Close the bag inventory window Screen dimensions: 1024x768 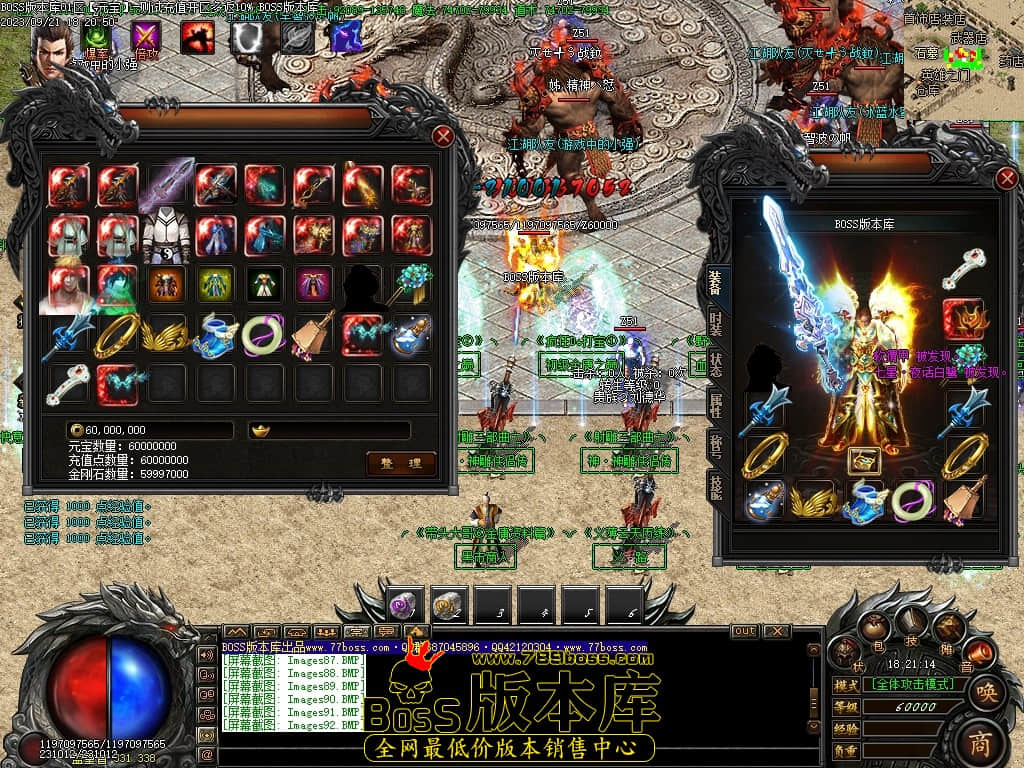(x=443, y=136)
